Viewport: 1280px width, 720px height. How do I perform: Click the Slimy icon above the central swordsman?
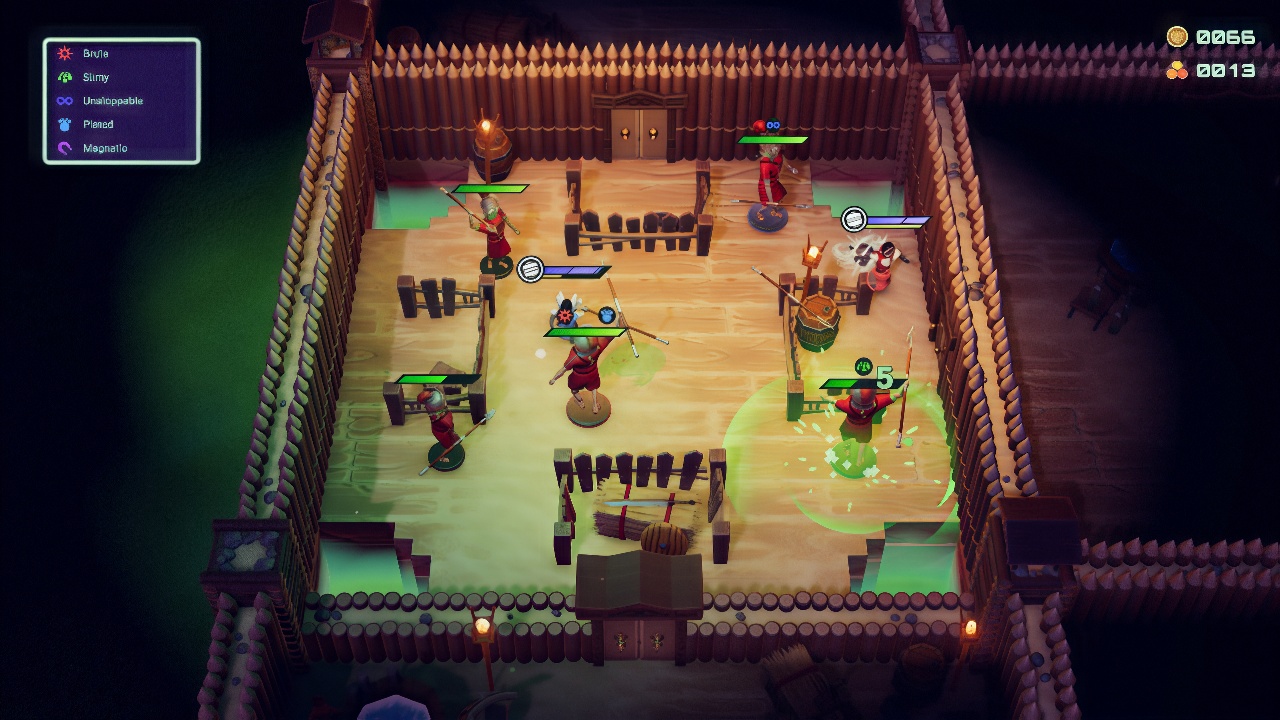tap(607, 316)
